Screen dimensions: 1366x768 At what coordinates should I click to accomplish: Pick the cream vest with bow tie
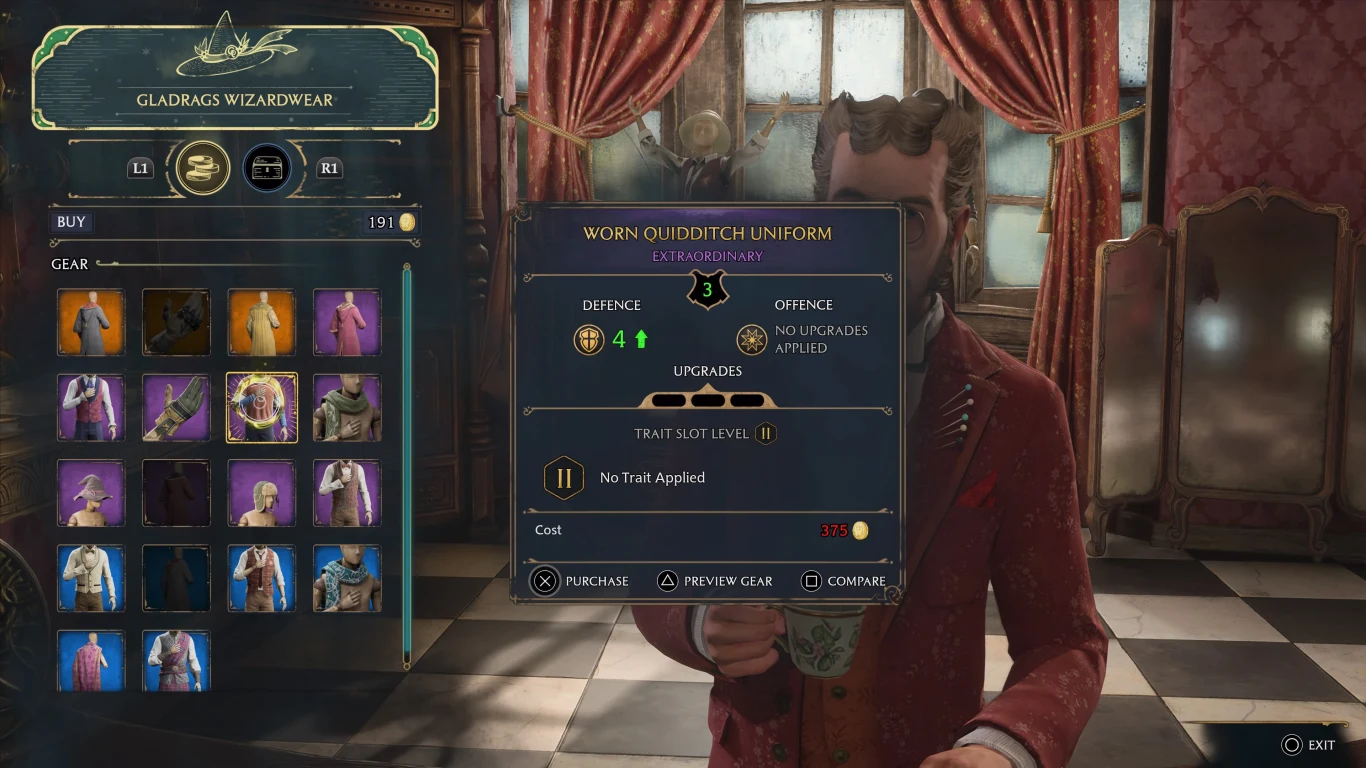91,577
